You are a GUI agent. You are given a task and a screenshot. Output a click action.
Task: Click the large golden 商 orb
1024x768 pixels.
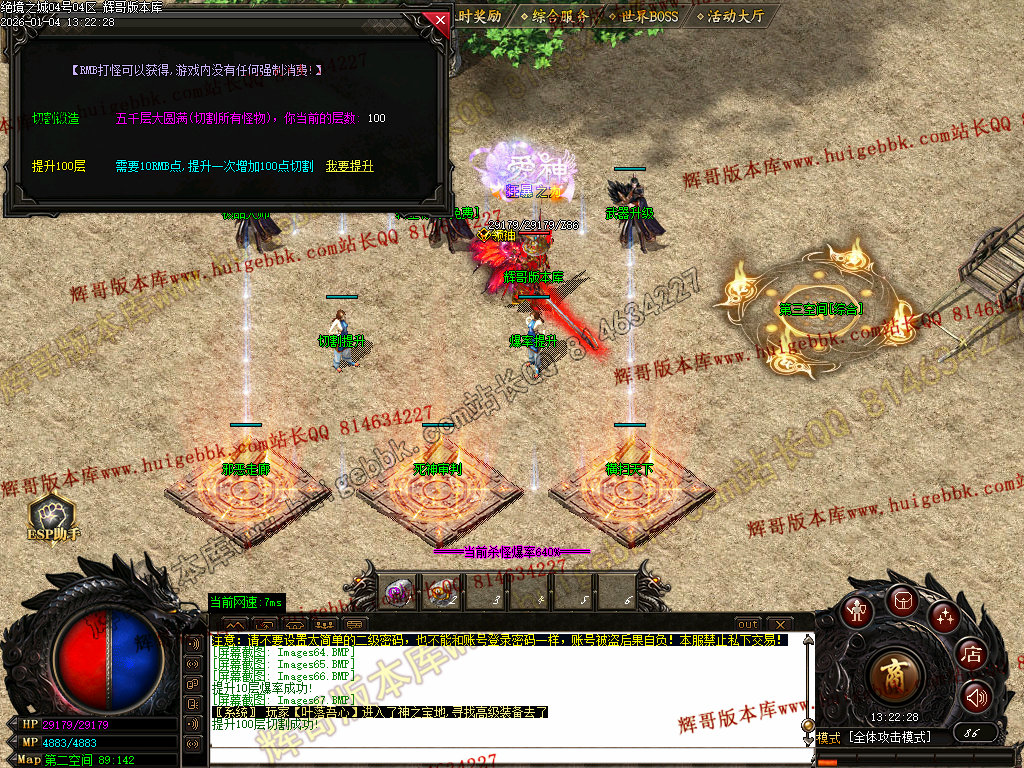tap(896, 677)
